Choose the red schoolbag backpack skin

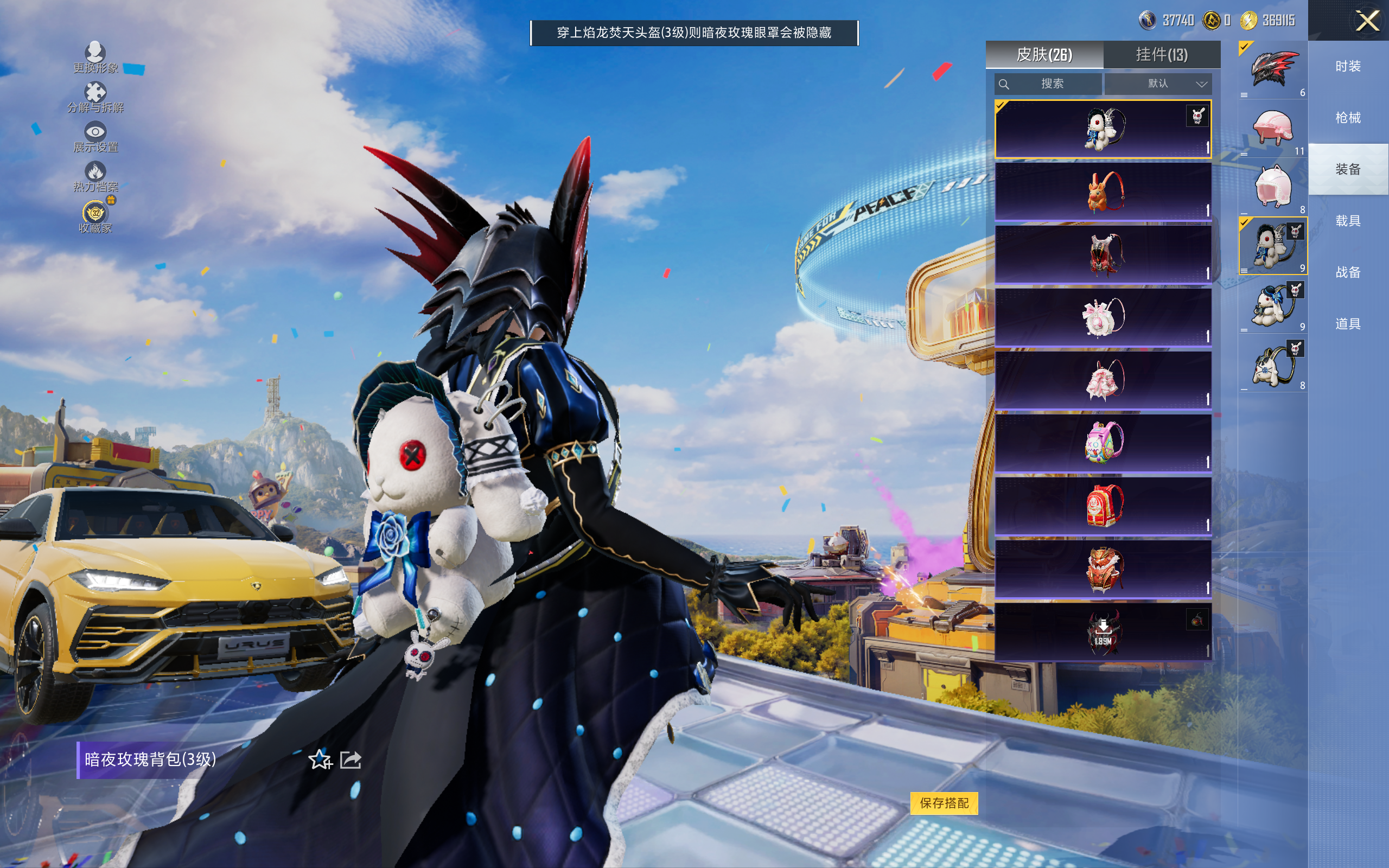(1103, 506)
